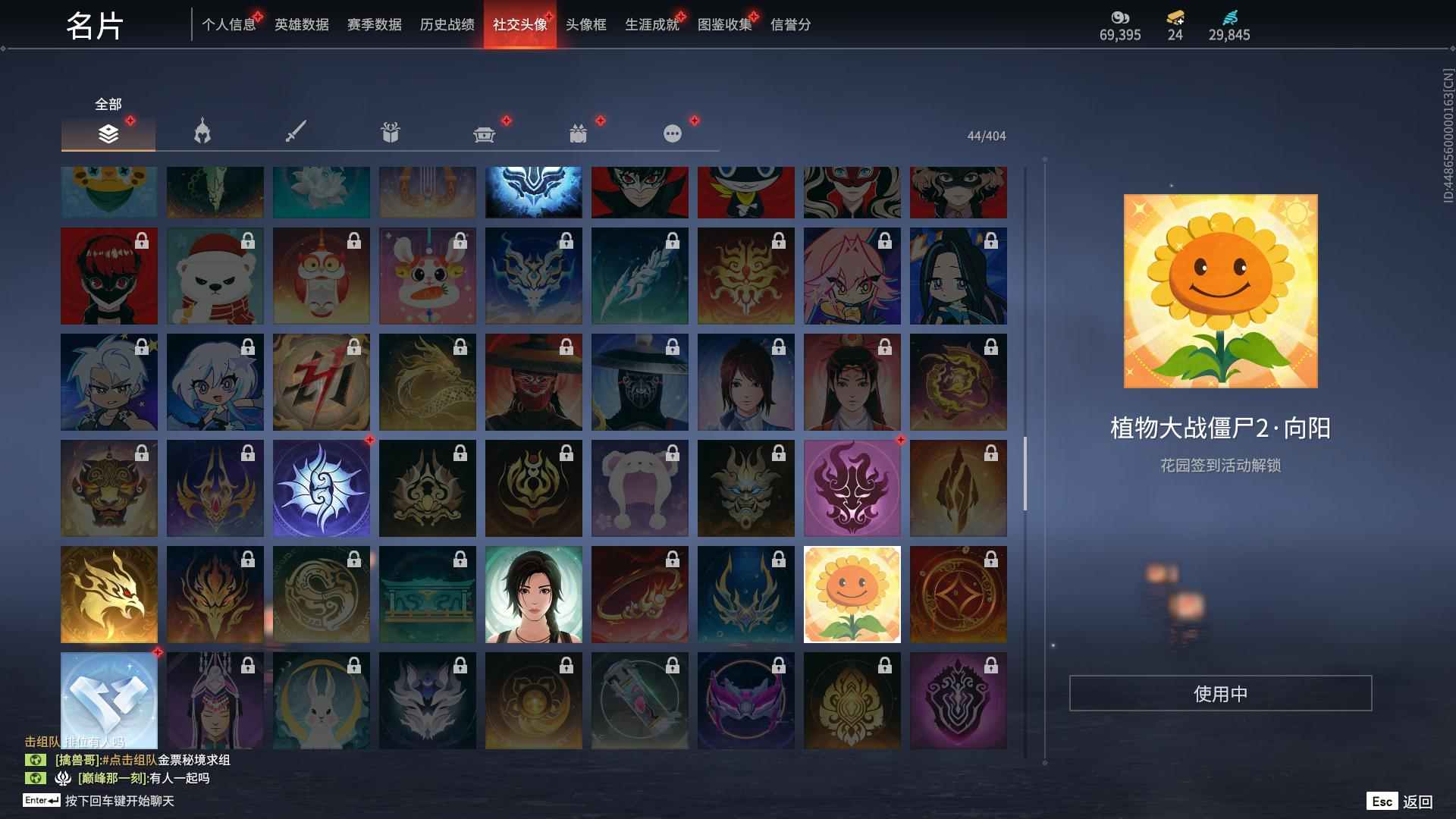Open the treasure chest avatar category
The image size is (1456, 819).
484,133
